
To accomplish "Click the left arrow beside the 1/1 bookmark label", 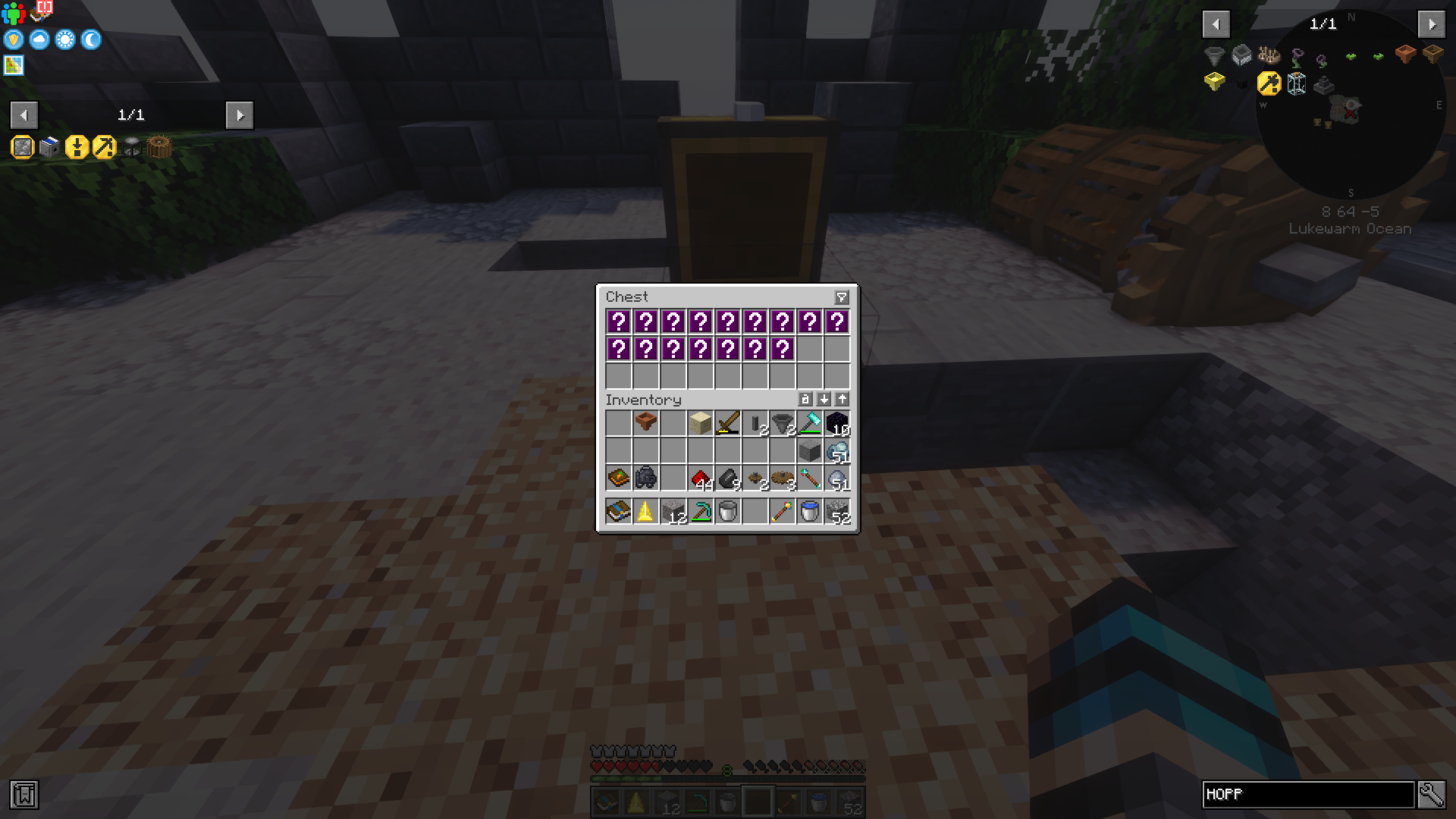I will click(x=24, y=115).
